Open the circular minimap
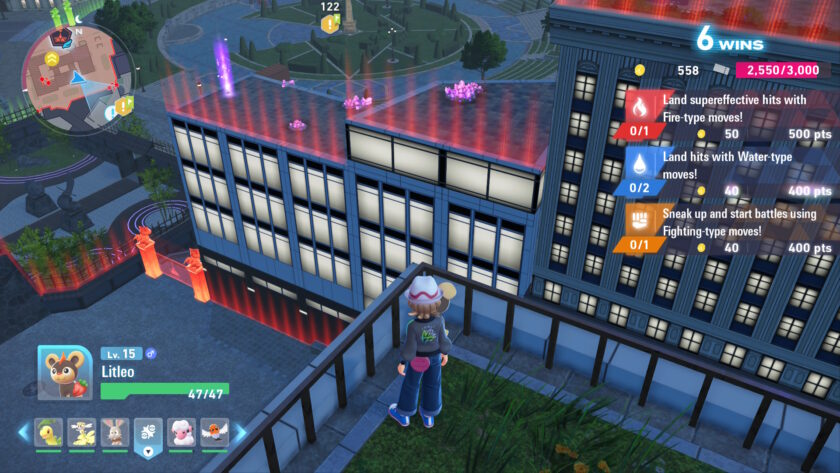This screenshot has width=840, height=473. pos(77,68)
